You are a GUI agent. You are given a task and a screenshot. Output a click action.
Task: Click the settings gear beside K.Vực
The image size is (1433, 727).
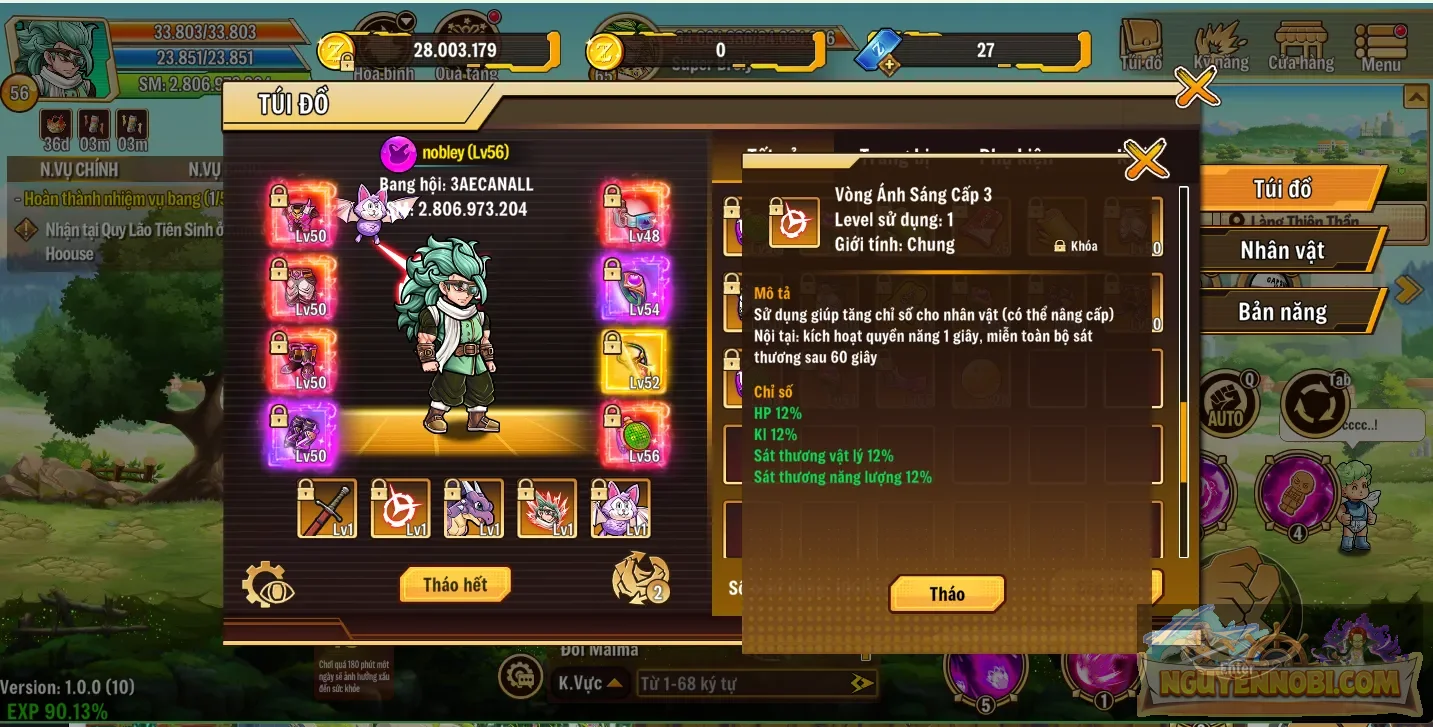(523, 677)
